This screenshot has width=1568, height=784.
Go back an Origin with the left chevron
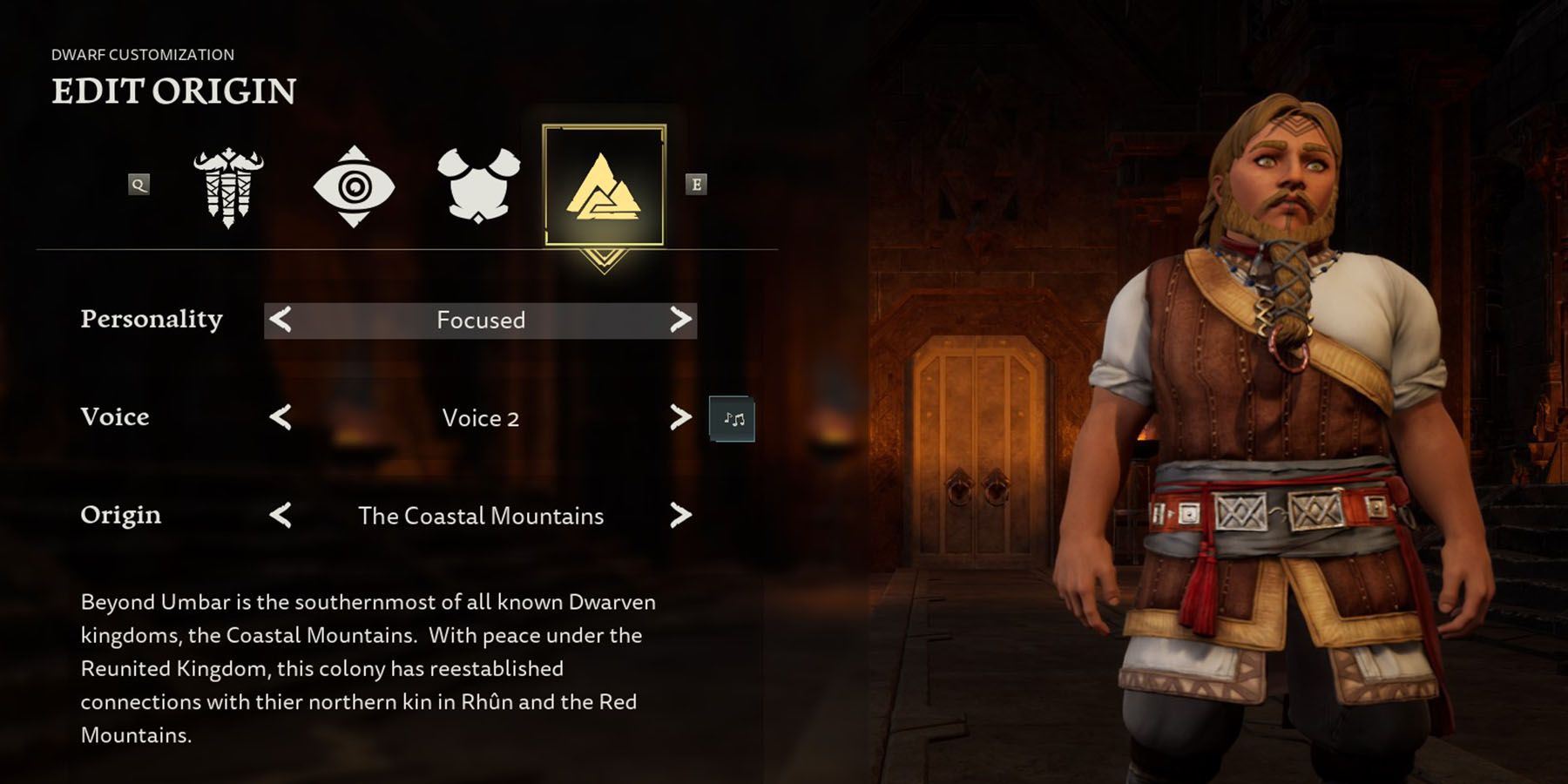pyautogui.click(x=280, y=515)
